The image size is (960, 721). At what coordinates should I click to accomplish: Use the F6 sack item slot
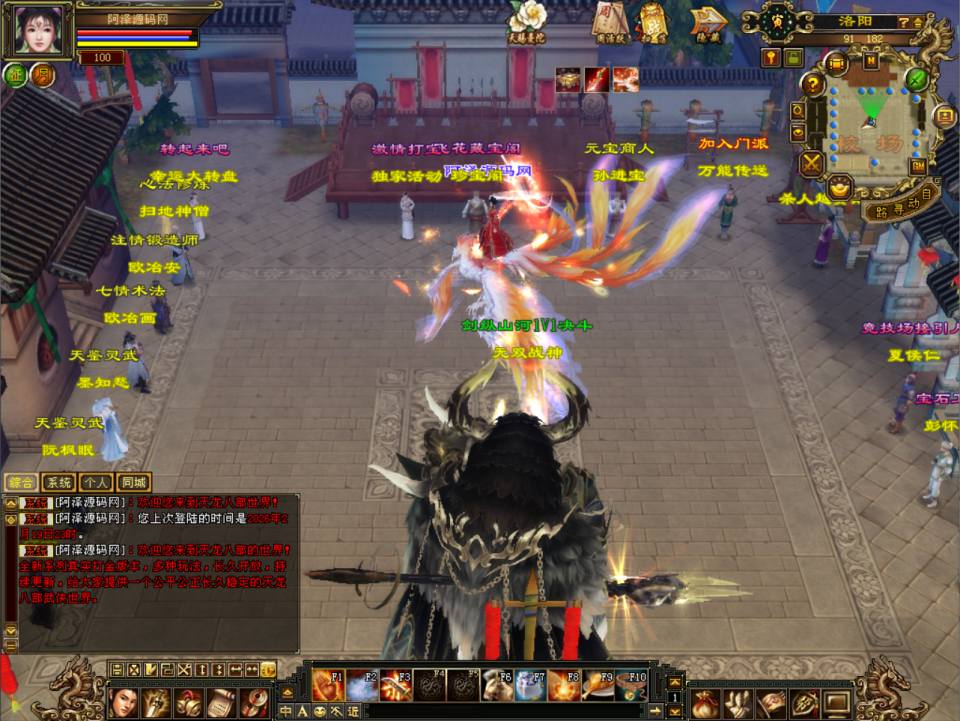497,686
